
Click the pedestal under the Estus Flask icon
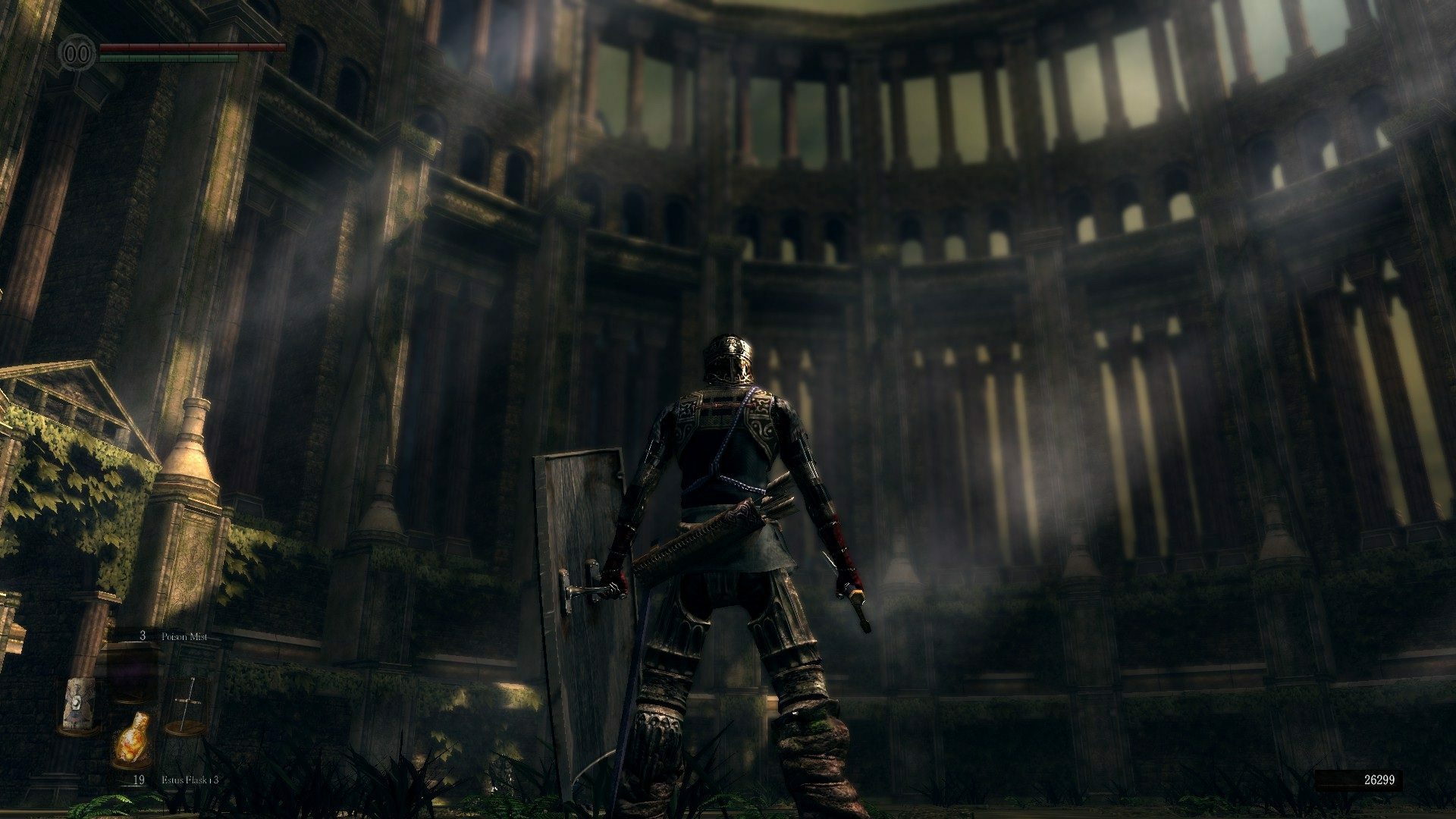[x=131, y=764]
